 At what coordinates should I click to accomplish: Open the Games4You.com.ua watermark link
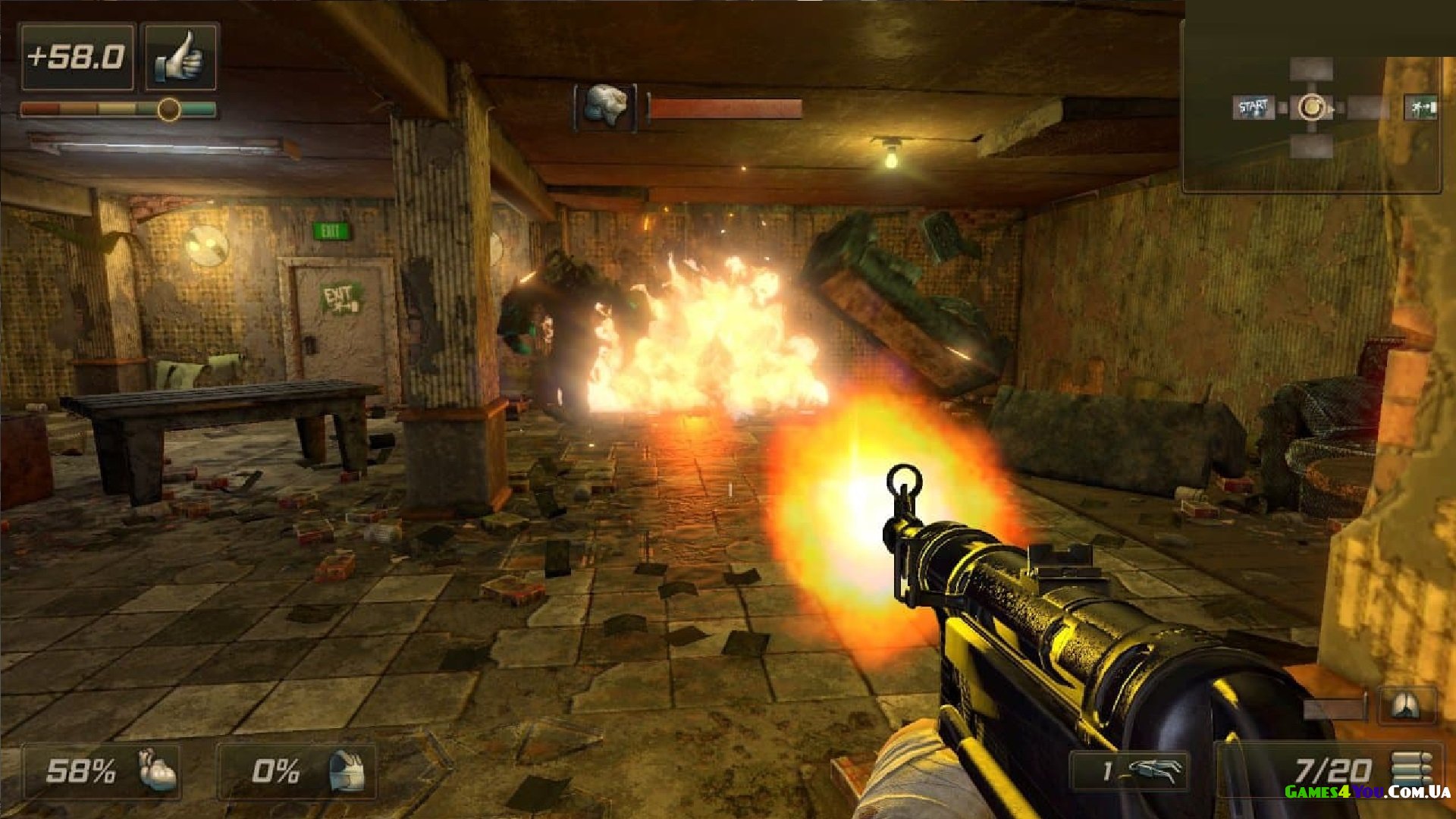[1367, 792]
